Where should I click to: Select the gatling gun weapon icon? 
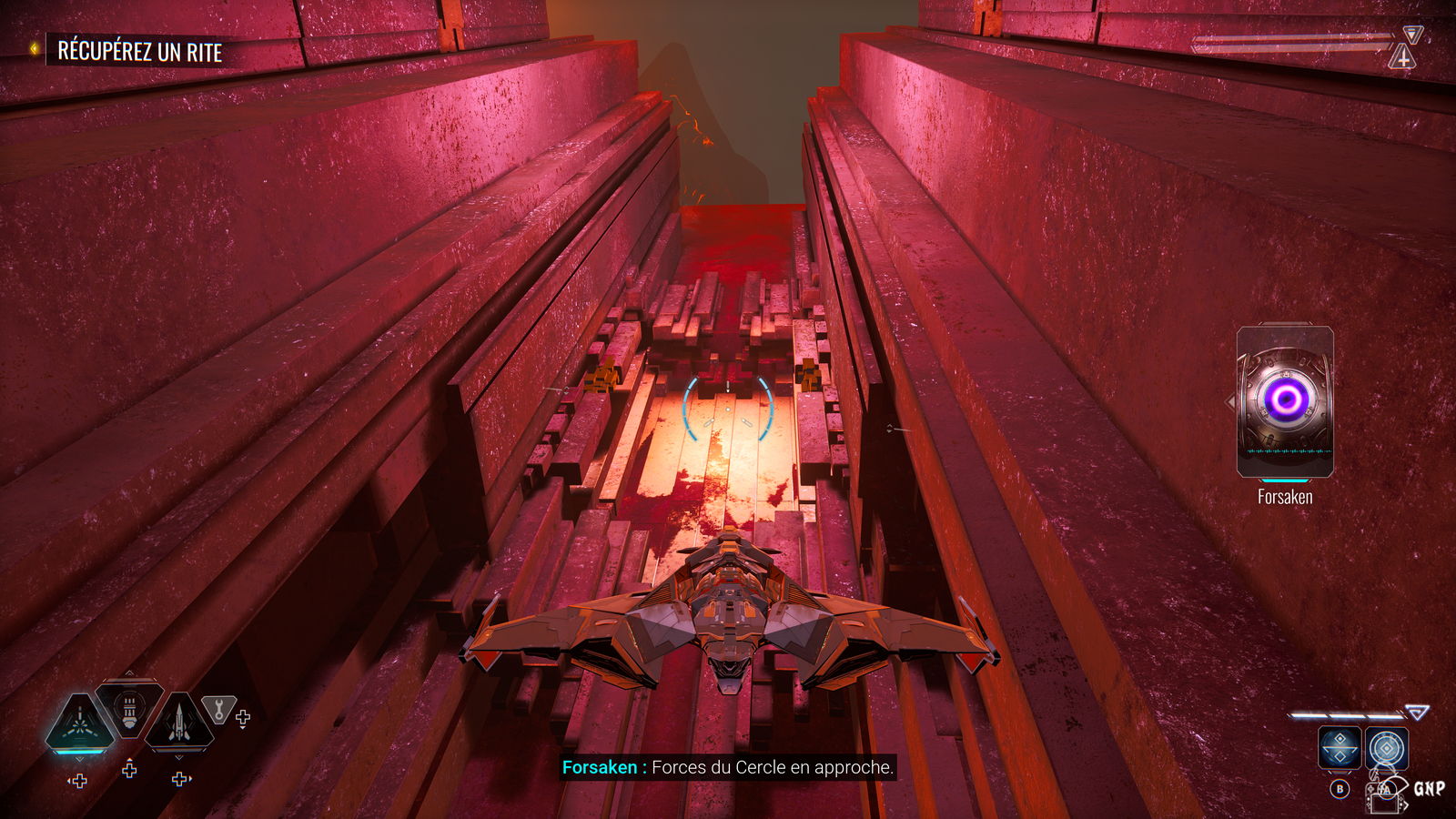point(129,710)
